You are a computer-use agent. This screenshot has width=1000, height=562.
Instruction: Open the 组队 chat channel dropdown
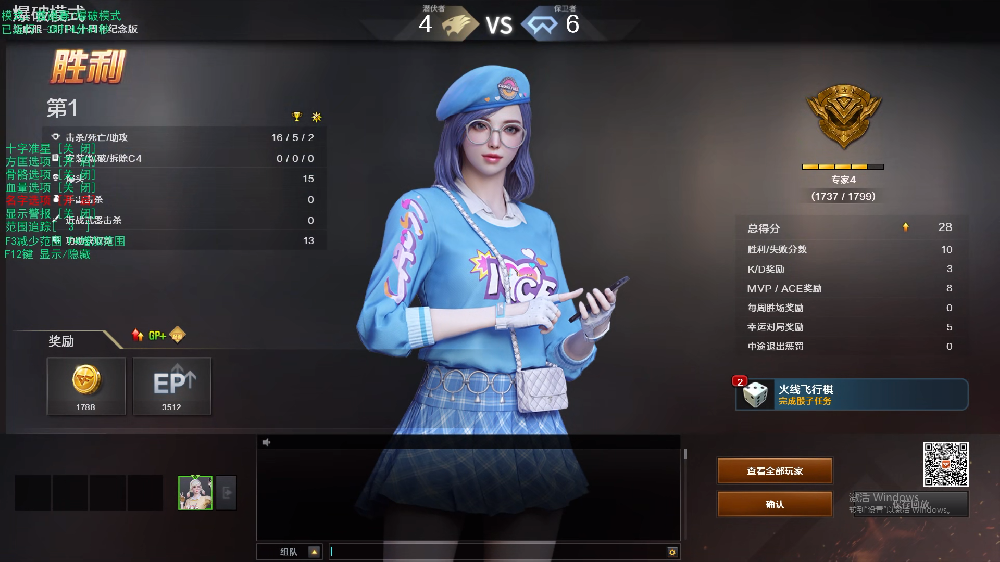pyautogui.click(x=314, y=551)
